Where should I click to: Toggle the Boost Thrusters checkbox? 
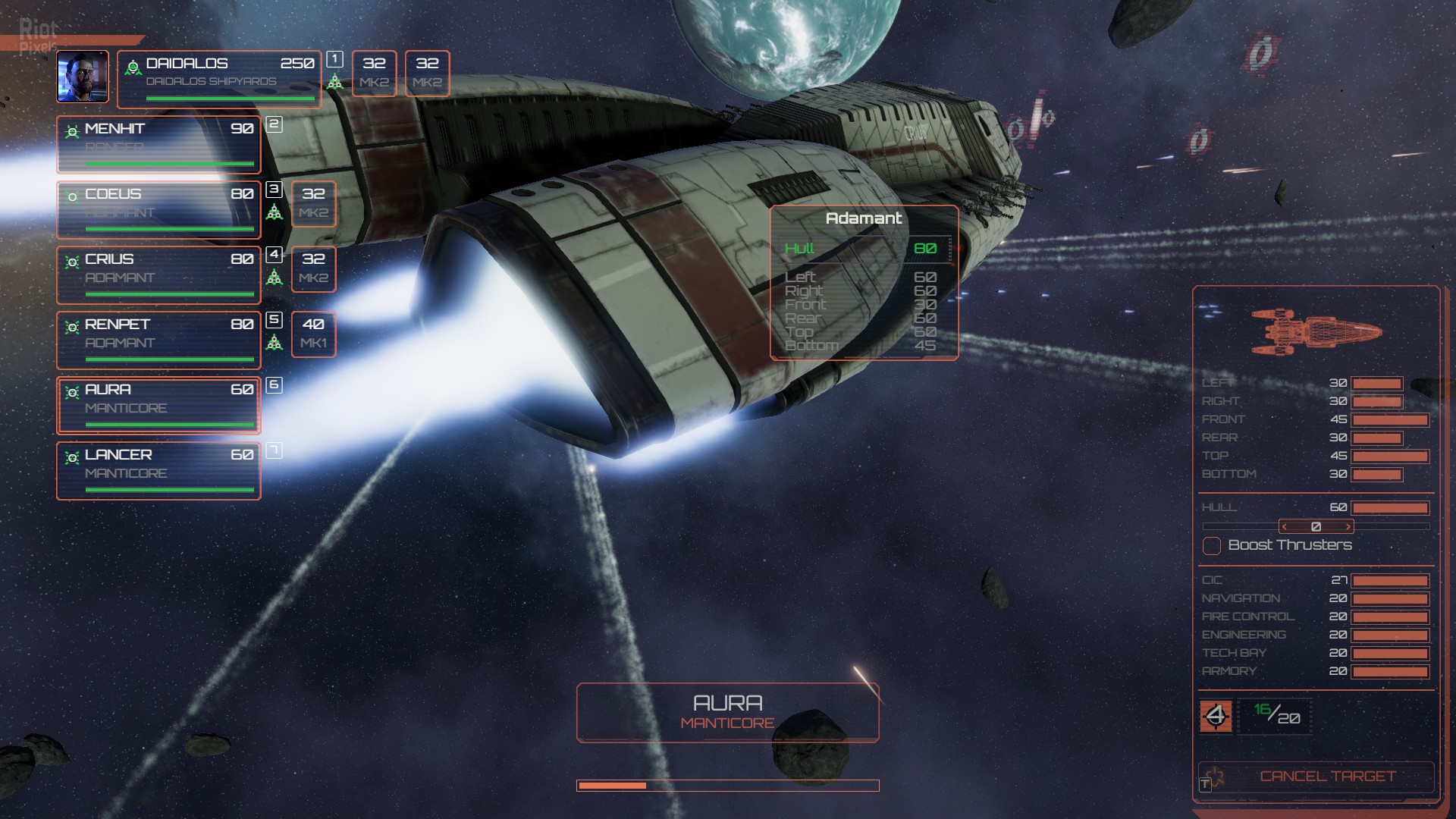tap(1212, 545)
